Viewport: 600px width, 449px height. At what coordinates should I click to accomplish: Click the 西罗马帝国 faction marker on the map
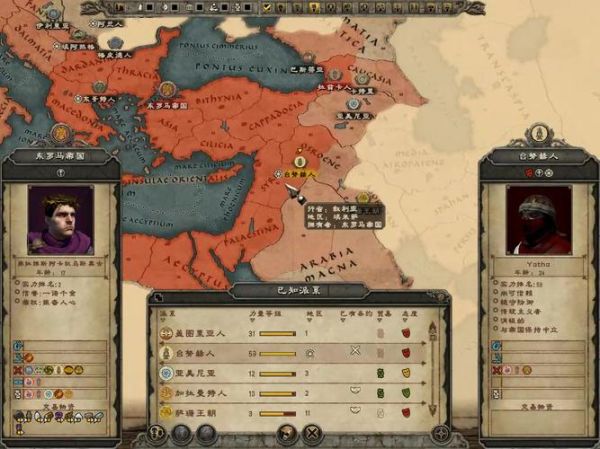[61, 130]
